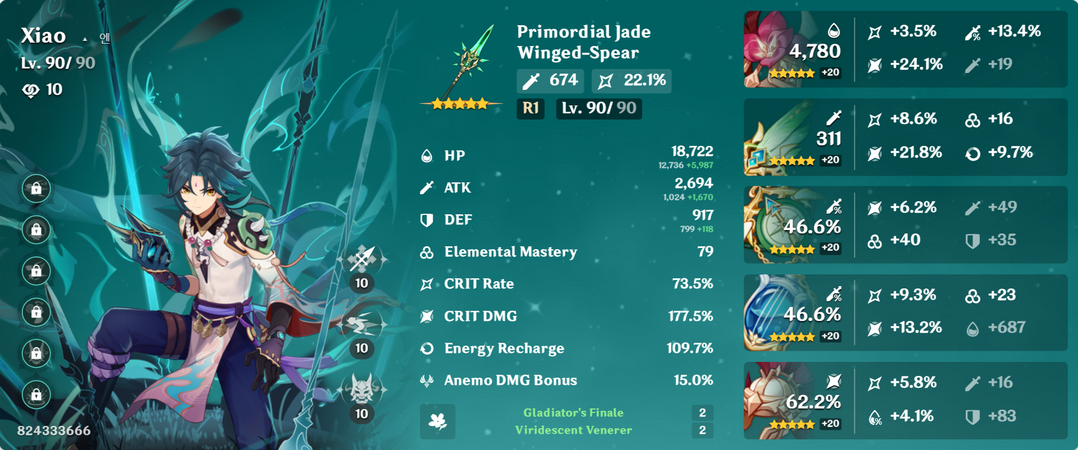Click the spear normal attack talent icon
Screen dimensions: 1078x450
[362, 262]
